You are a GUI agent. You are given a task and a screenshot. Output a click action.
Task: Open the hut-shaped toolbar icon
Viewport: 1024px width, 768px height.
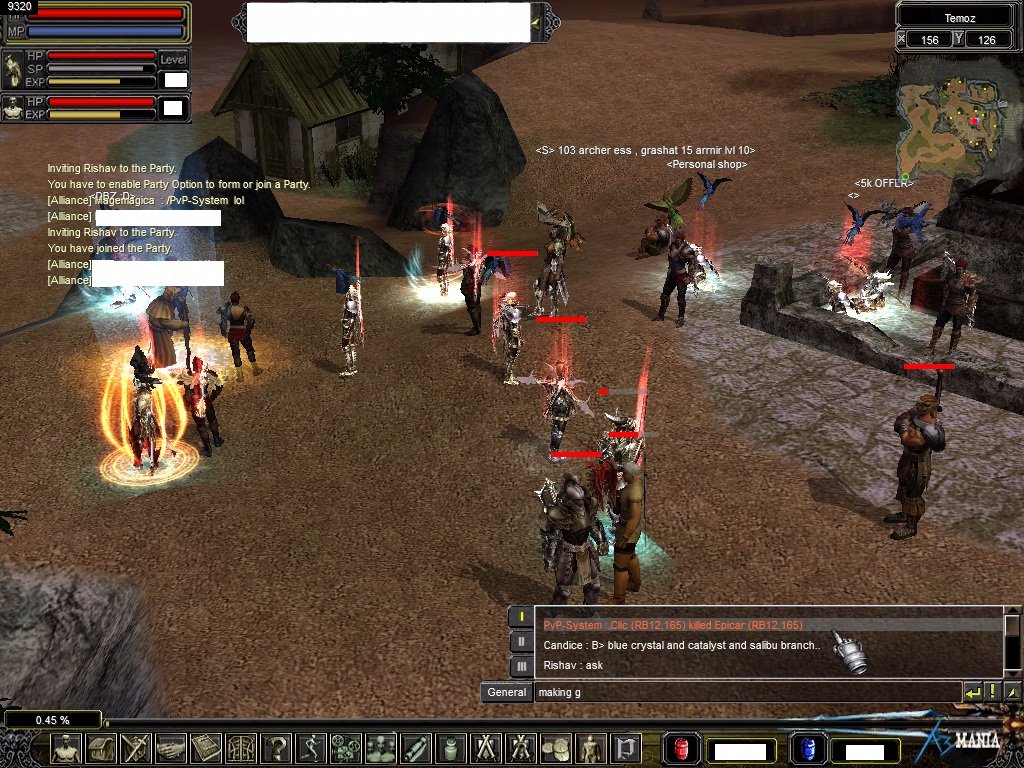101,748
